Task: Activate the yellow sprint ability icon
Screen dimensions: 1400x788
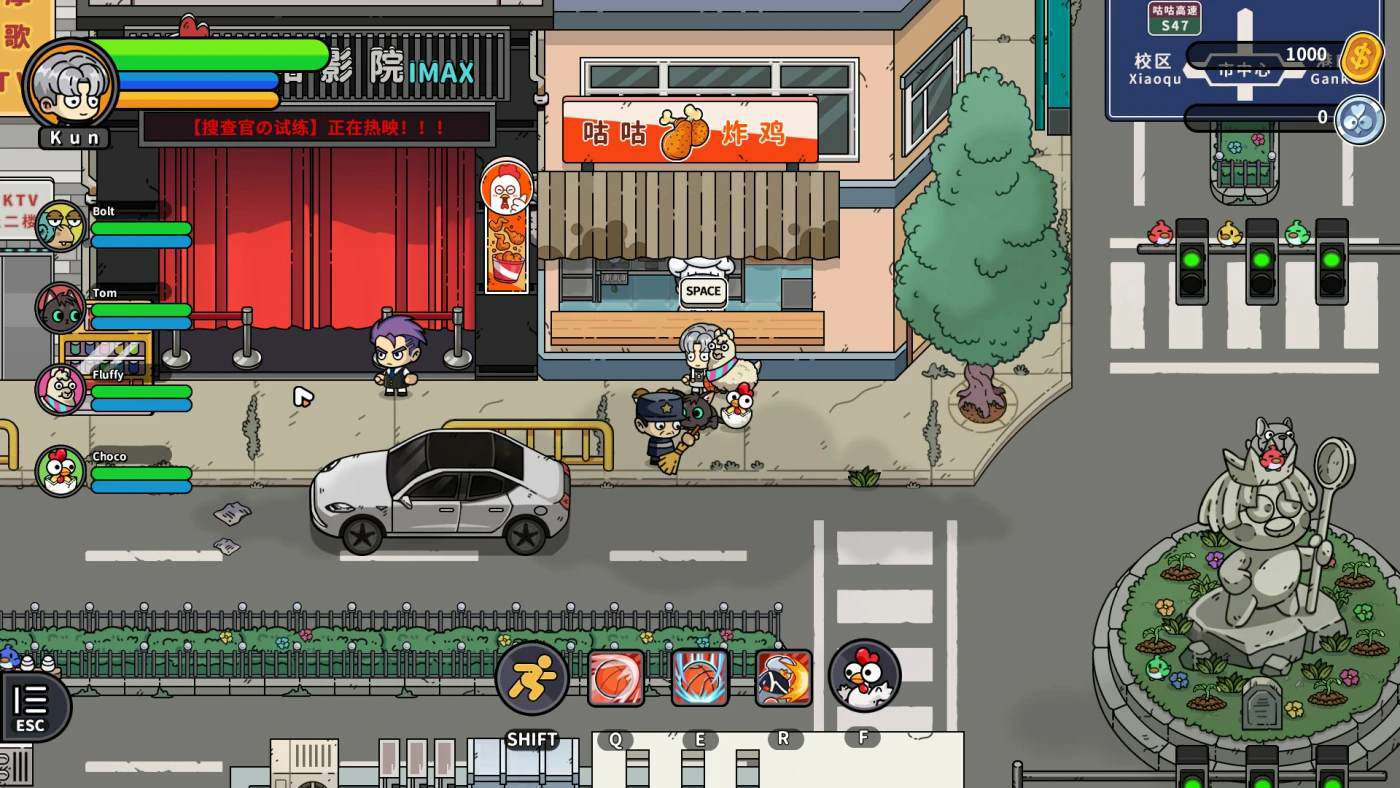Action: pyautogui.click(x=532, y=678)
